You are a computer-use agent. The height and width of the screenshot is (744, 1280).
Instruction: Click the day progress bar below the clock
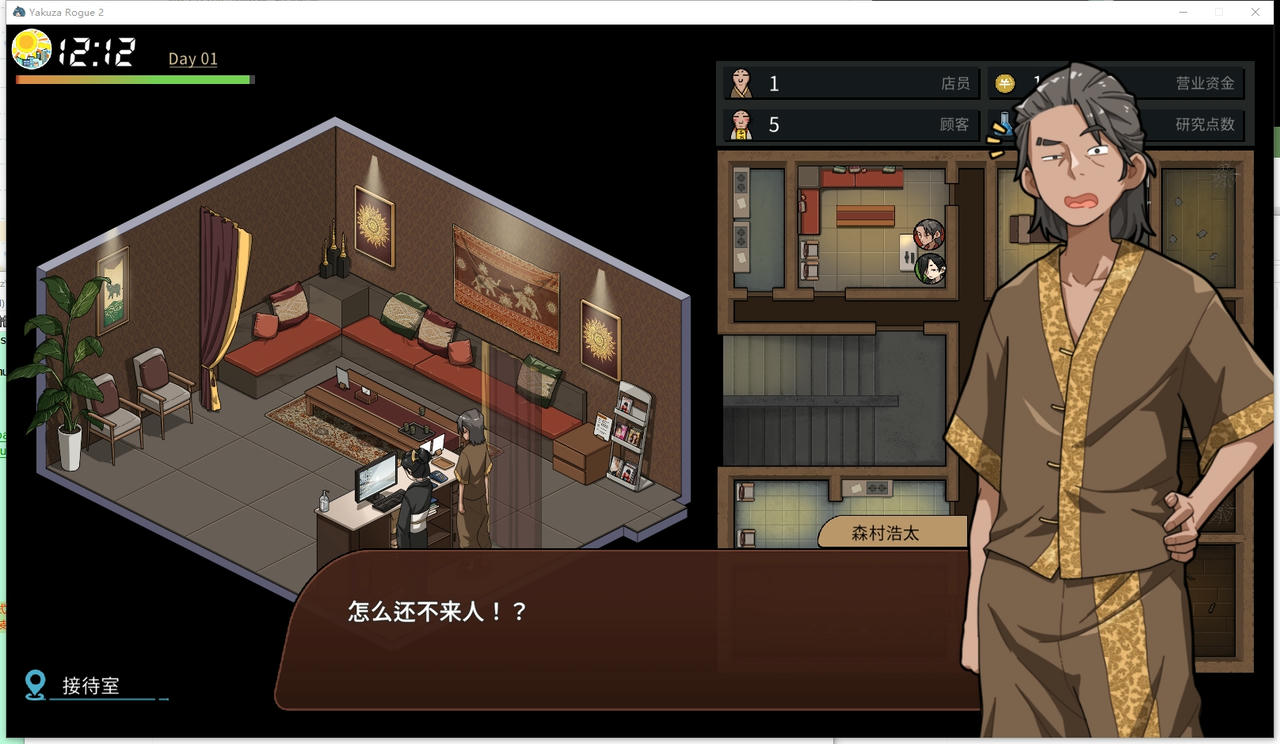132,79
